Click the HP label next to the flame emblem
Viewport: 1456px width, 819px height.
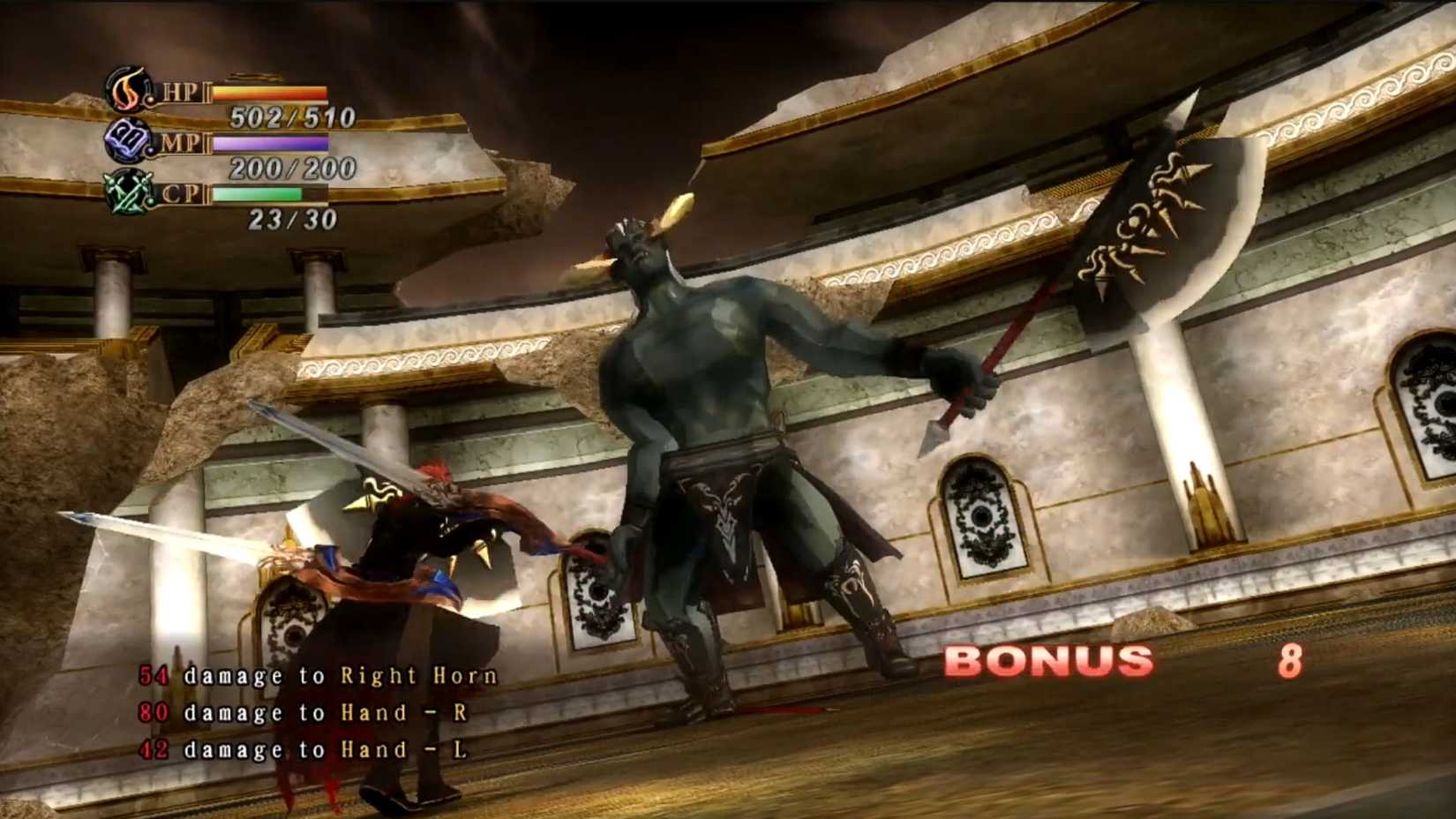click(179, 90)
